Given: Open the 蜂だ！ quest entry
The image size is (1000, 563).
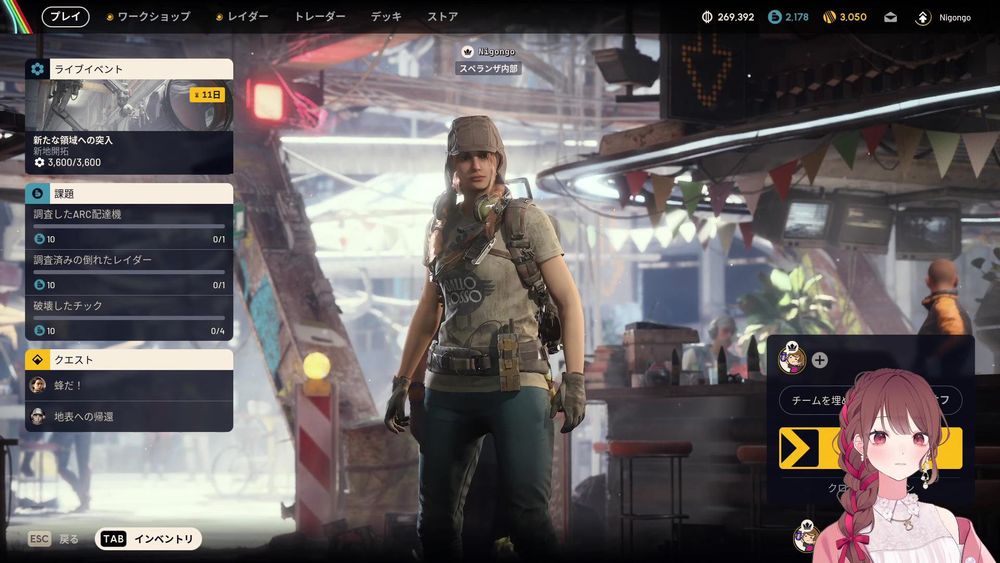Looking at the screenshot, I should (x=129, y=385).
